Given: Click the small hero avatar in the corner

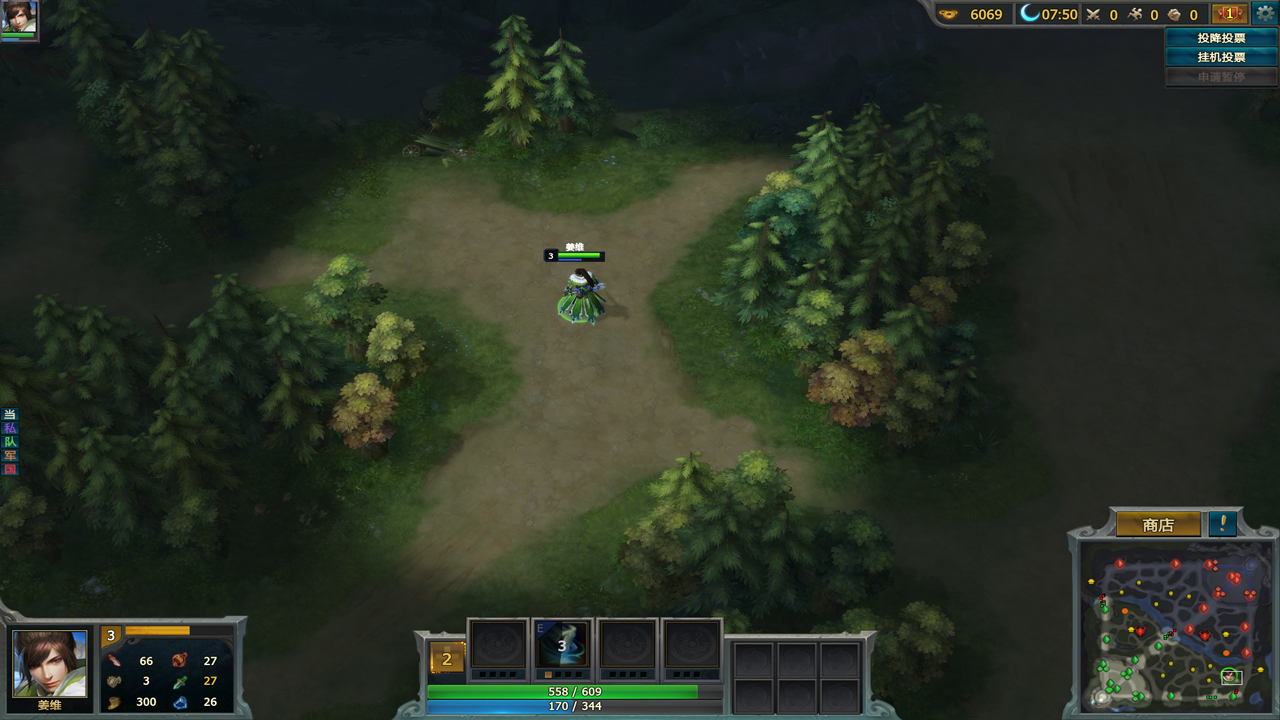Looking at the screenshot, I should tap(19, 17).
